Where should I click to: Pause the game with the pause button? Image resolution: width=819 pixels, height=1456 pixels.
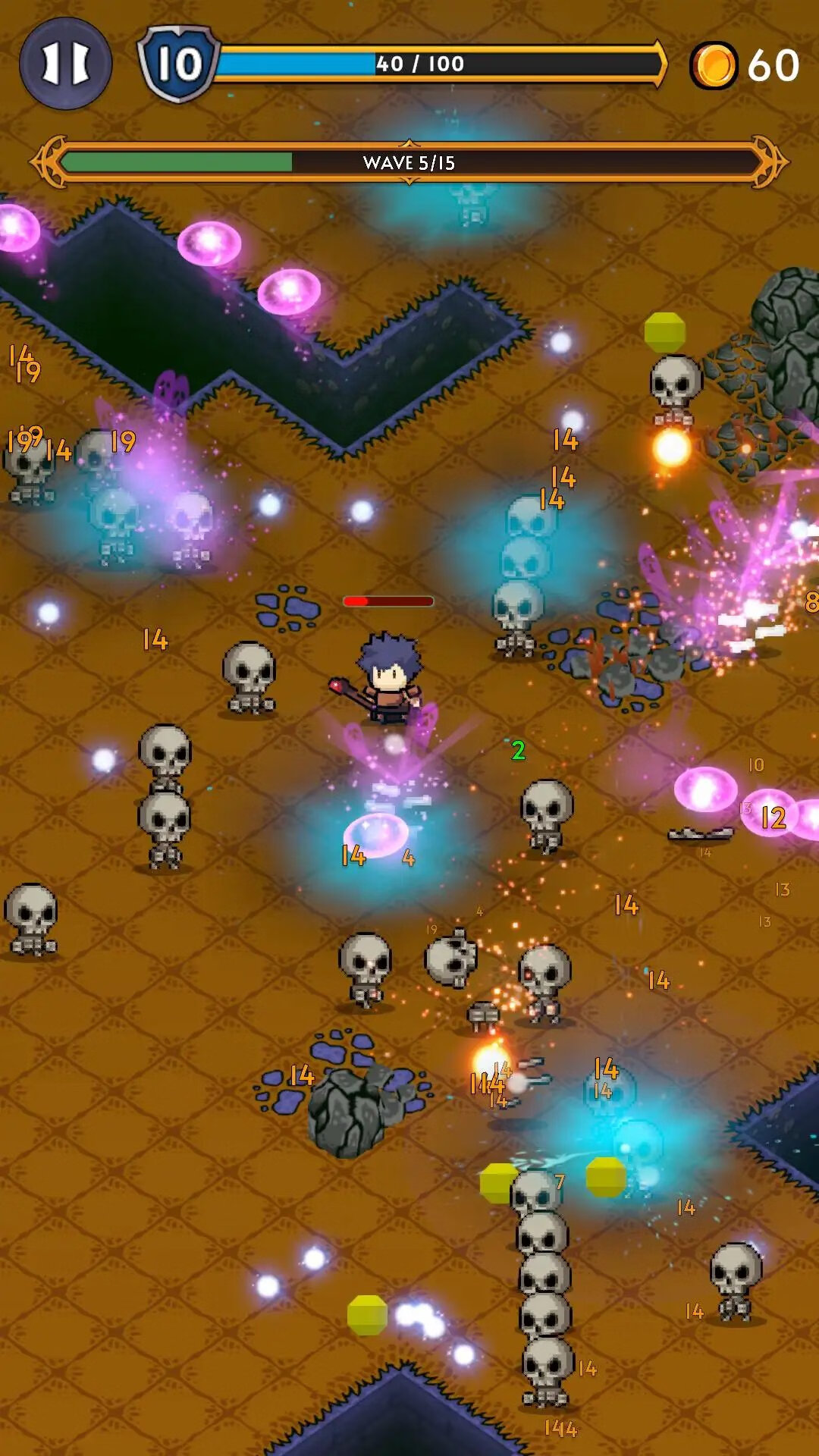point(65,64)
